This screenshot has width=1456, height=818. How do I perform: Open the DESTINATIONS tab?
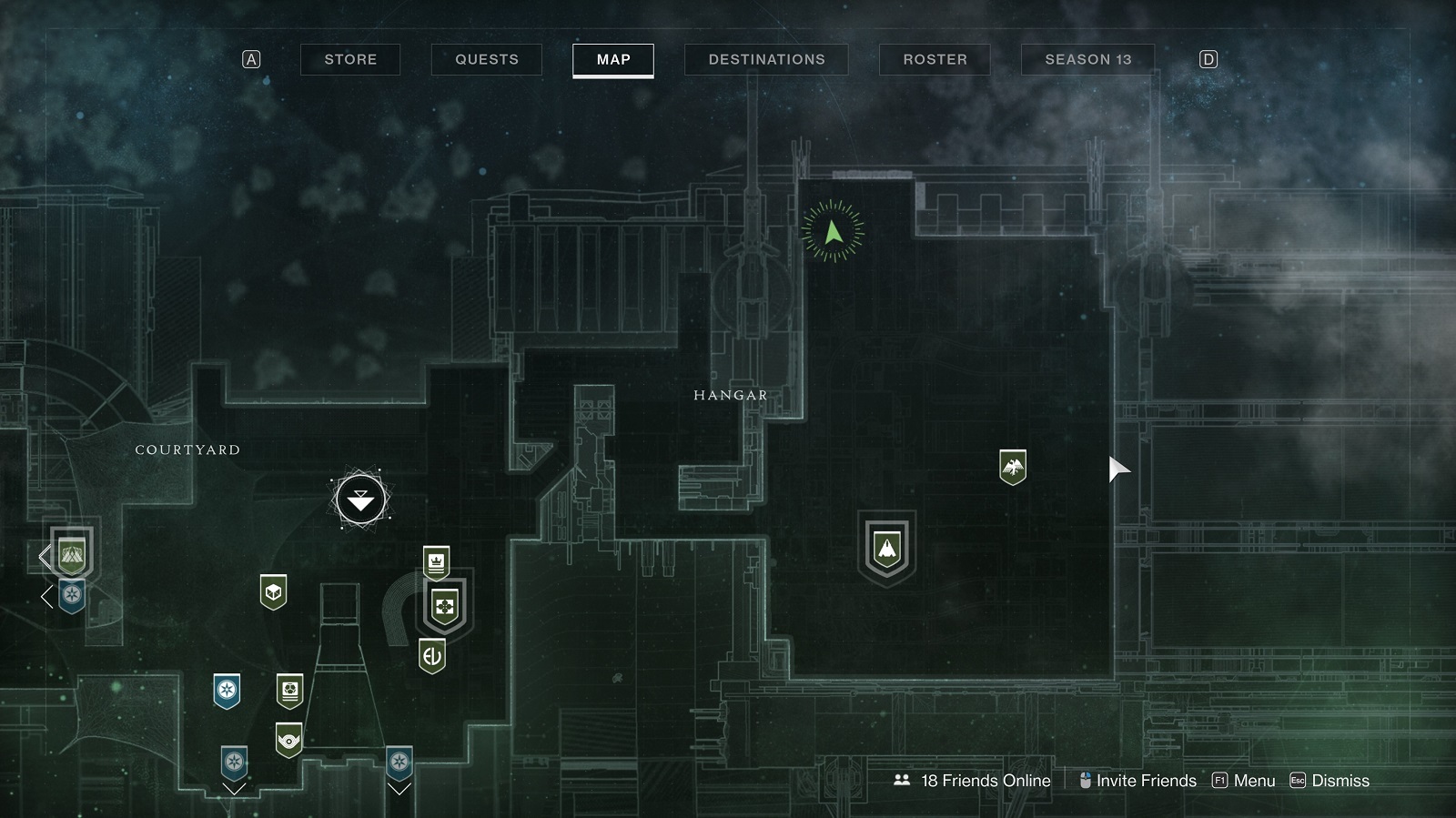(766, 59)
